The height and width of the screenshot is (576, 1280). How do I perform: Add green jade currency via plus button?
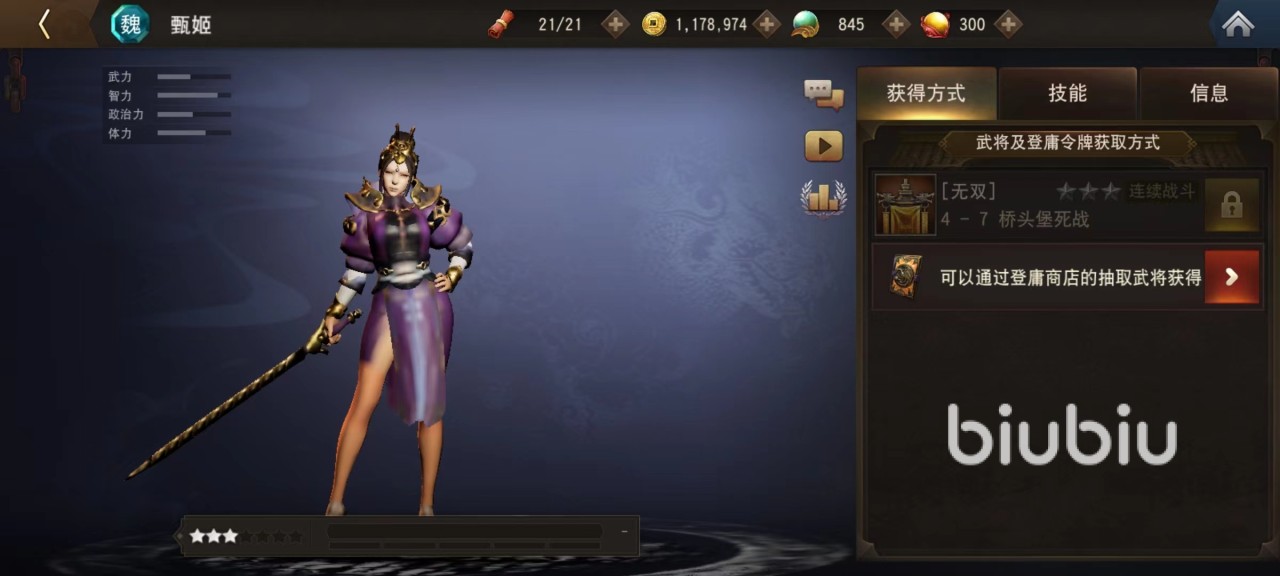(896, 24)
